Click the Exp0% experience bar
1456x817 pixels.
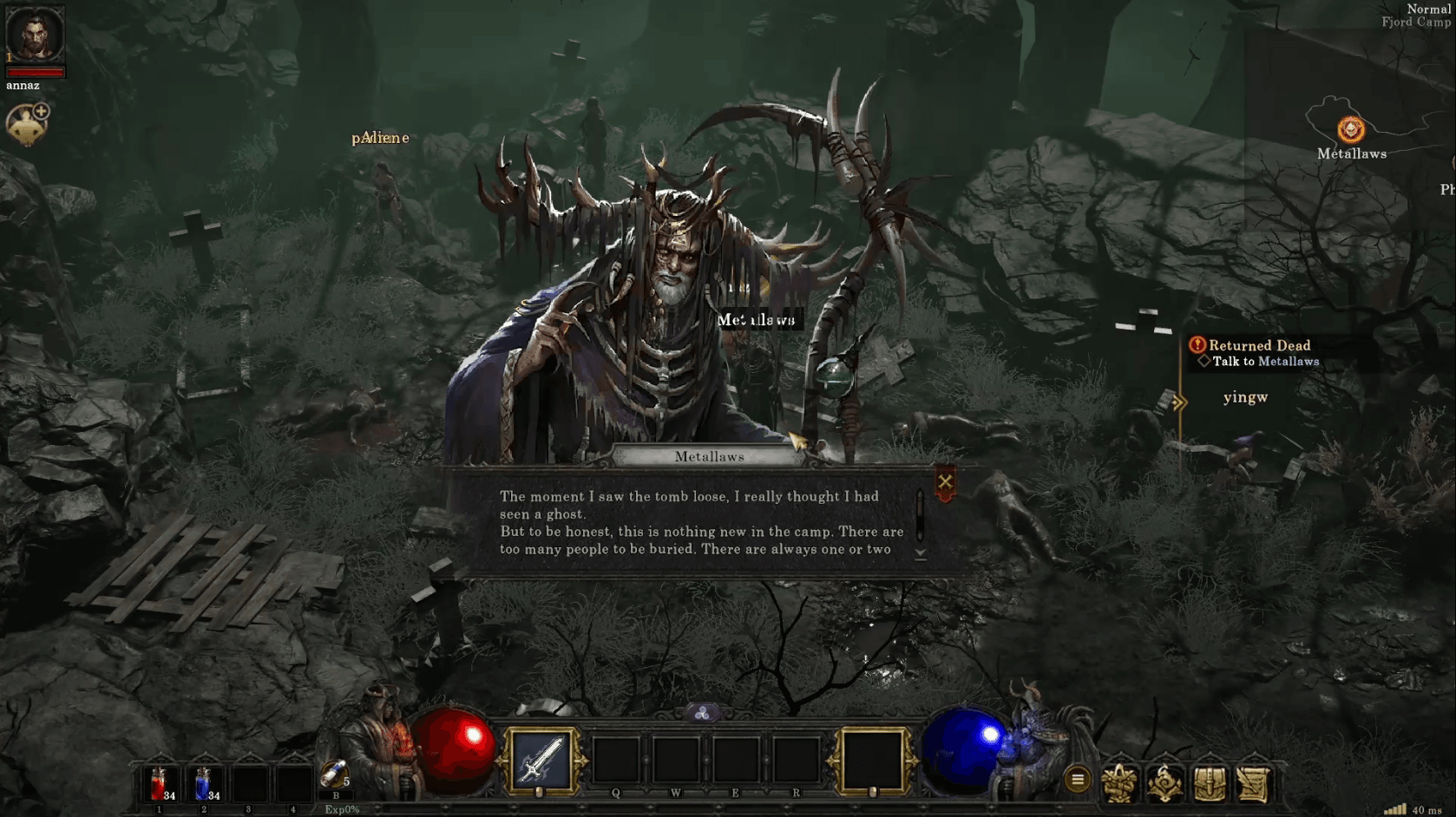343,808
